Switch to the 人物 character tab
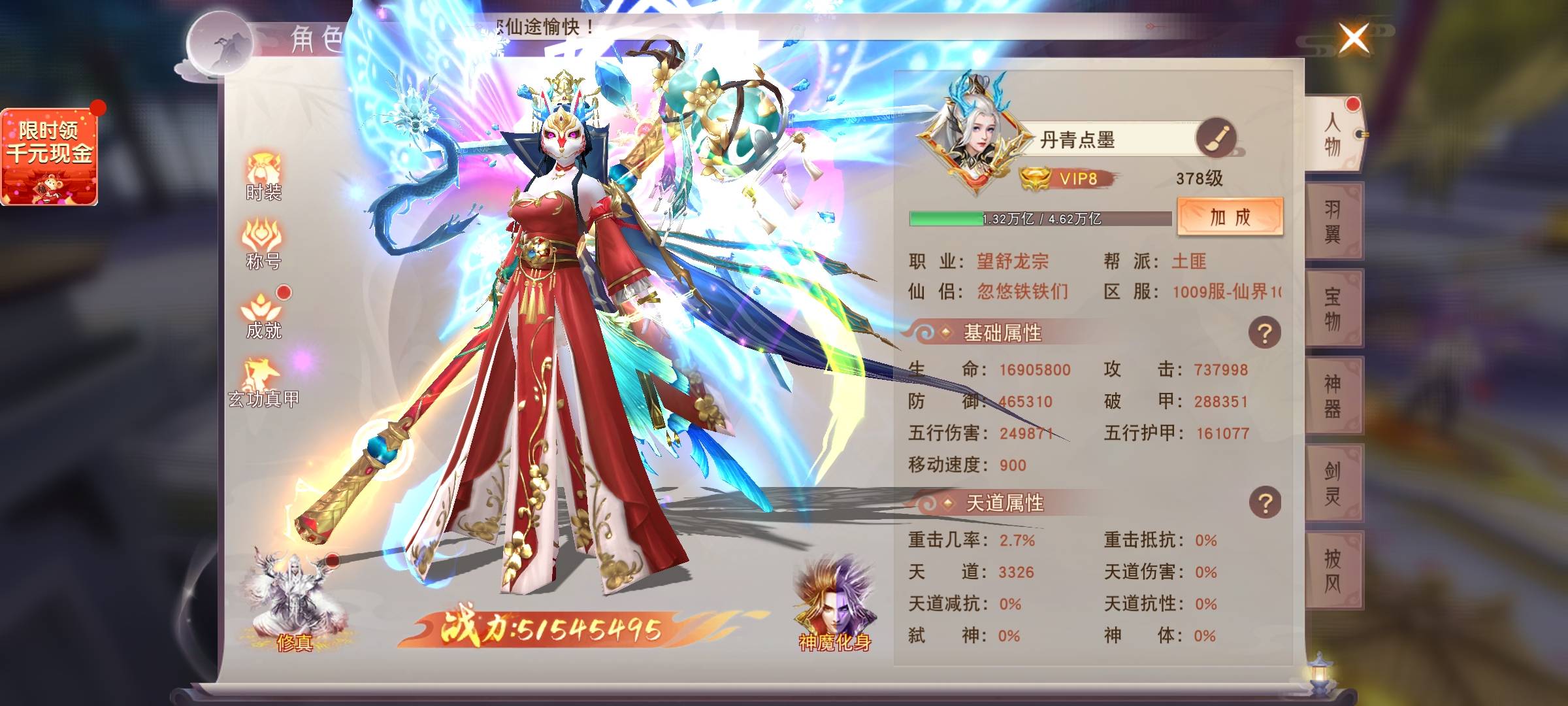Image resolution: width=1568 pixels, height=706 pixels. click(x=1333, y=134)
